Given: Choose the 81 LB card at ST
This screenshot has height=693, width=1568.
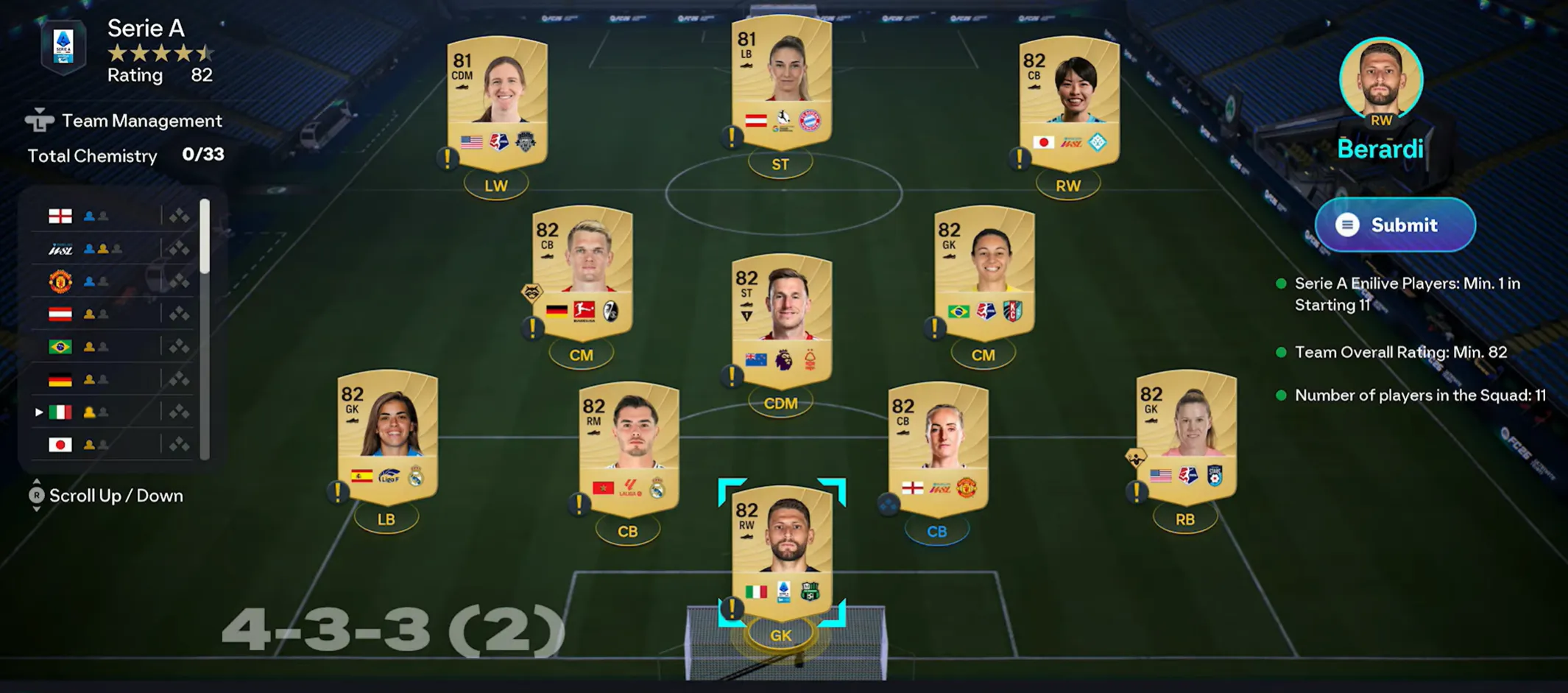Looking at the screenshot, I should (781, 81).
